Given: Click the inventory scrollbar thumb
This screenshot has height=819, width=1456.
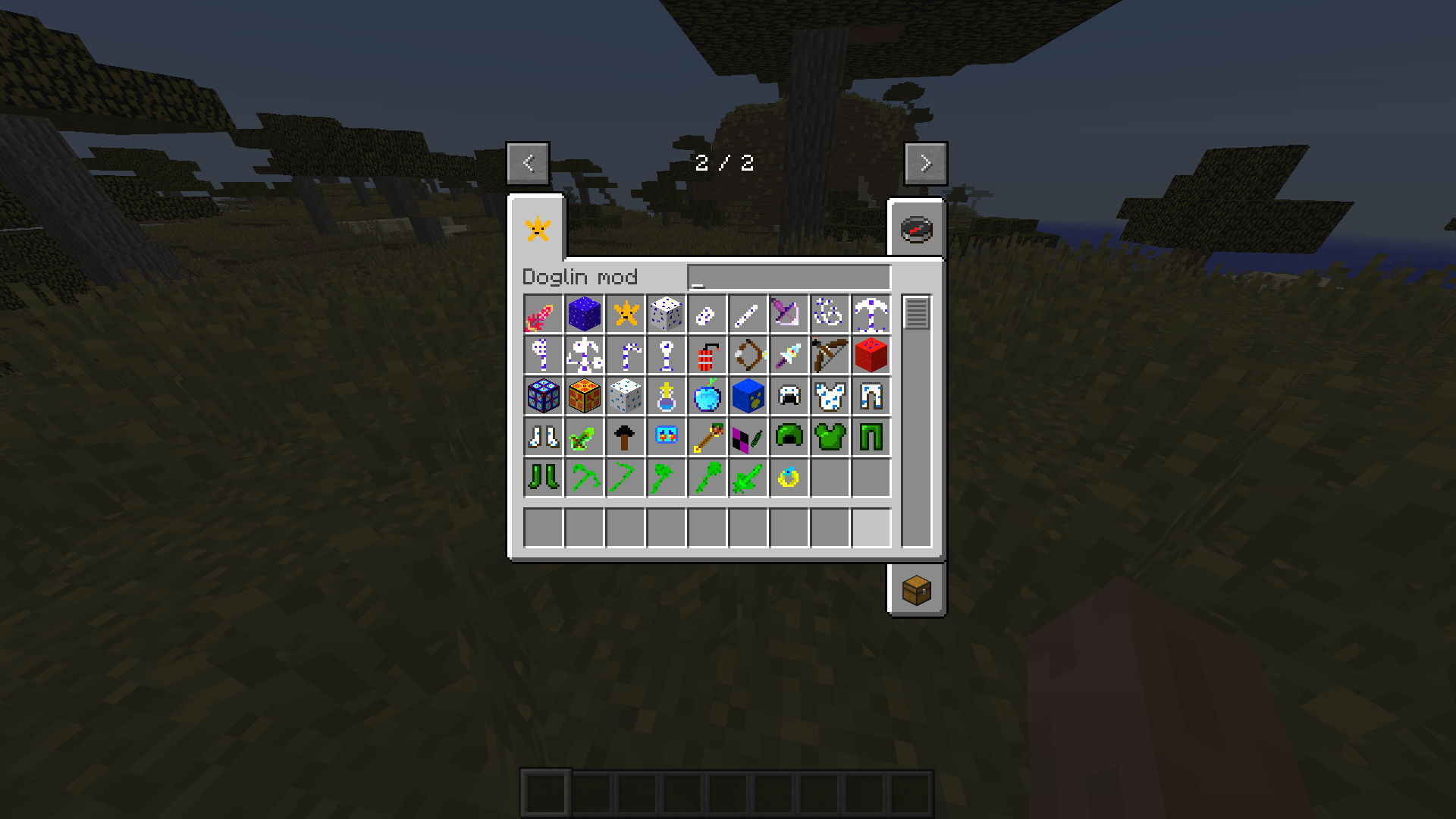Looking at the screenshot, I should [918, 311].
